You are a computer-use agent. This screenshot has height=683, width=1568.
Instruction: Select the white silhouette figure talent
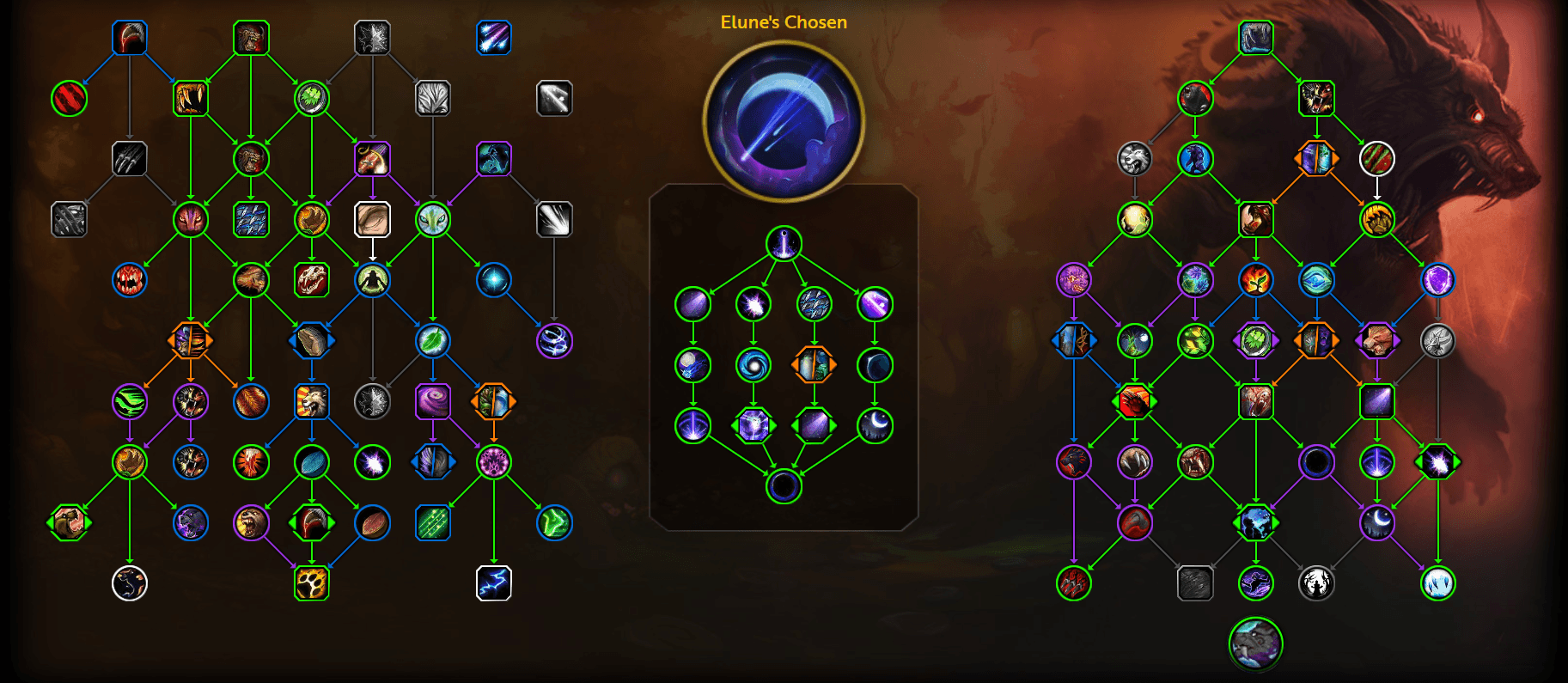[x=1316, y=583]
